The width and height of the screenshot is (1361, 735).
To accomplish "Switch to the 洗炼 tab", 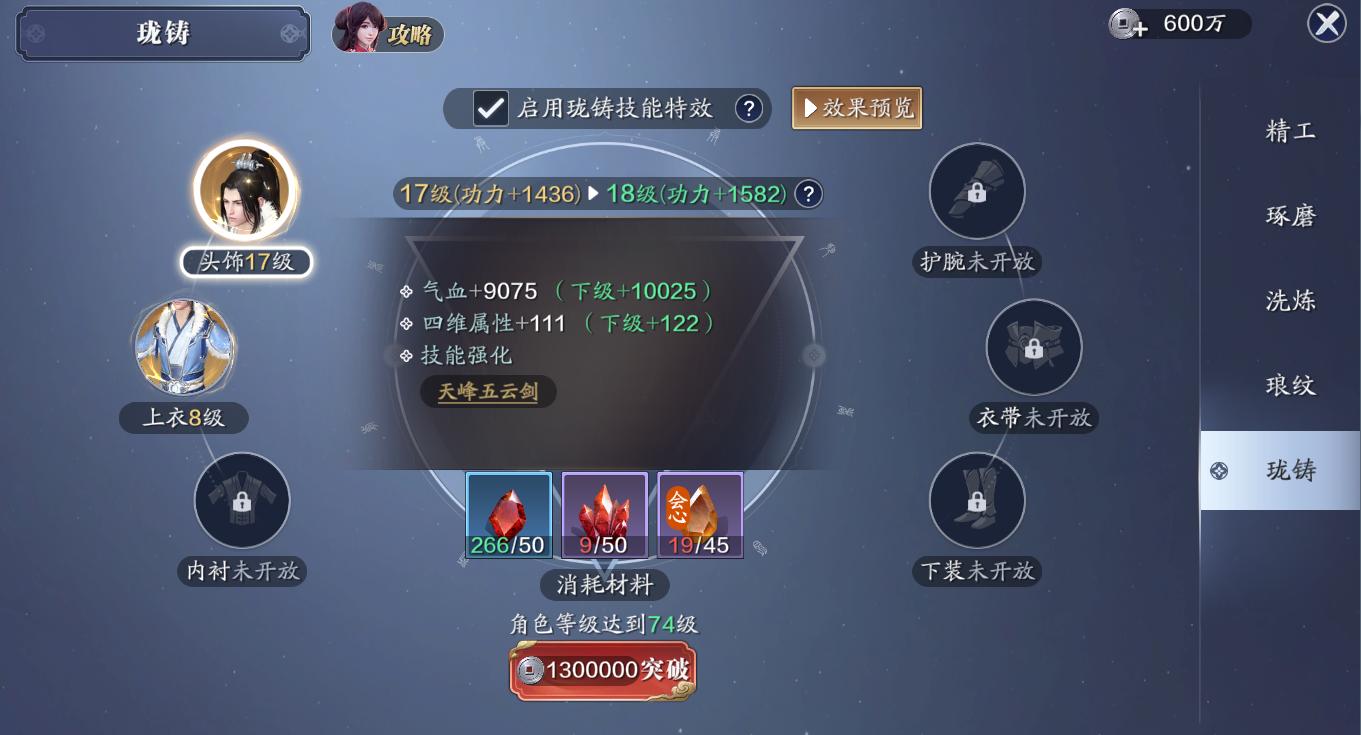I will 1288,299.
